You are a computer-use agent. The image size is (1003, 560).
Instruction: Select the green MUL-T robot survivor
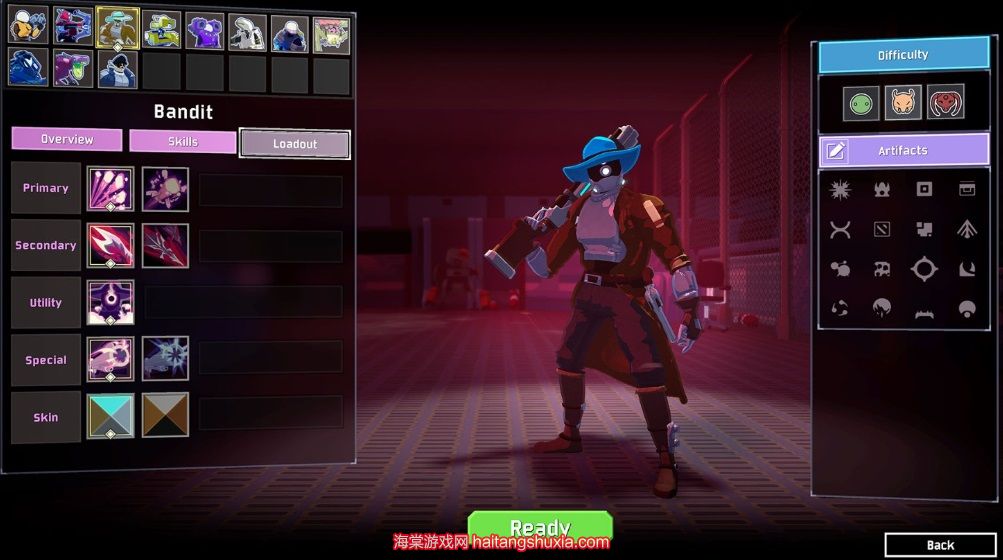click(161, 30)
